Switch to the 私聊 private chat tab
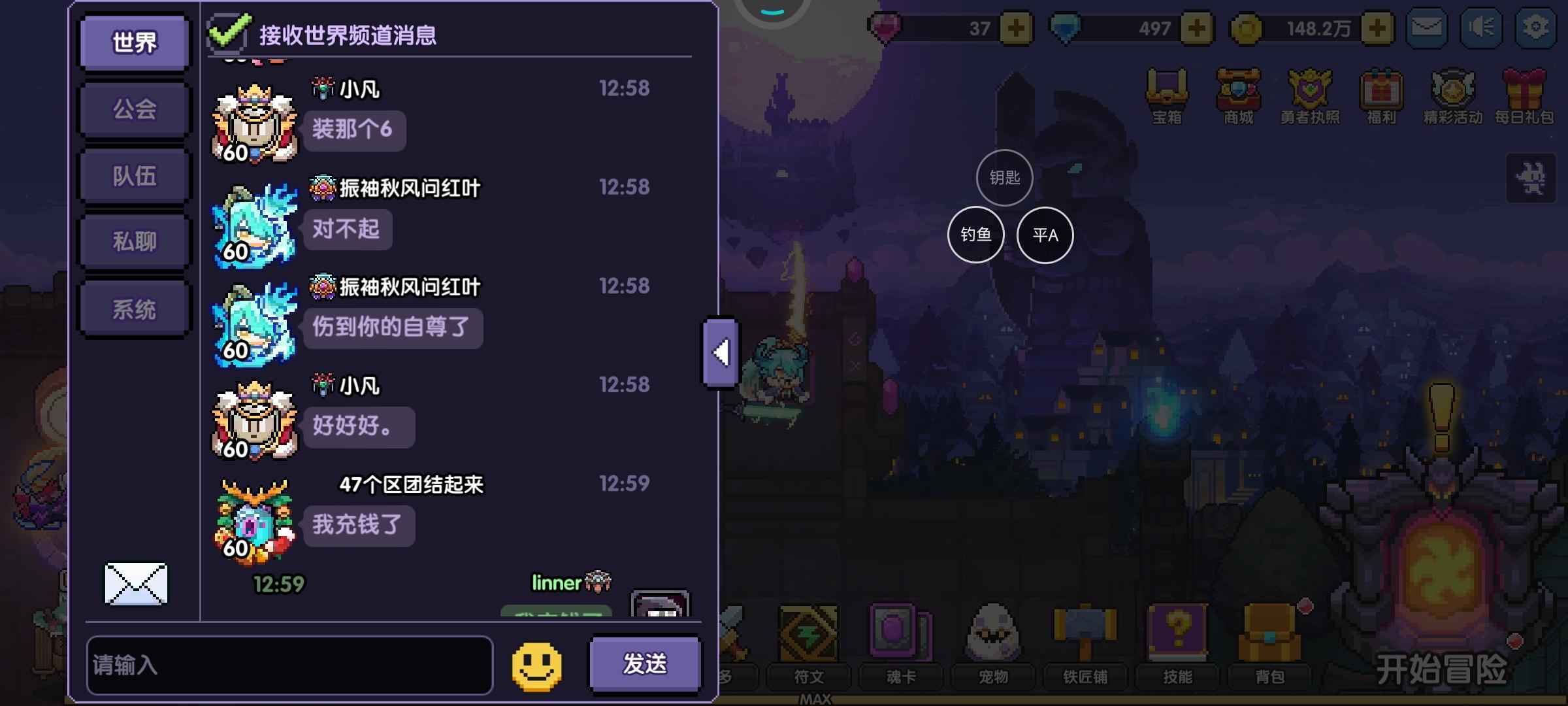 (x=133, y=240)
